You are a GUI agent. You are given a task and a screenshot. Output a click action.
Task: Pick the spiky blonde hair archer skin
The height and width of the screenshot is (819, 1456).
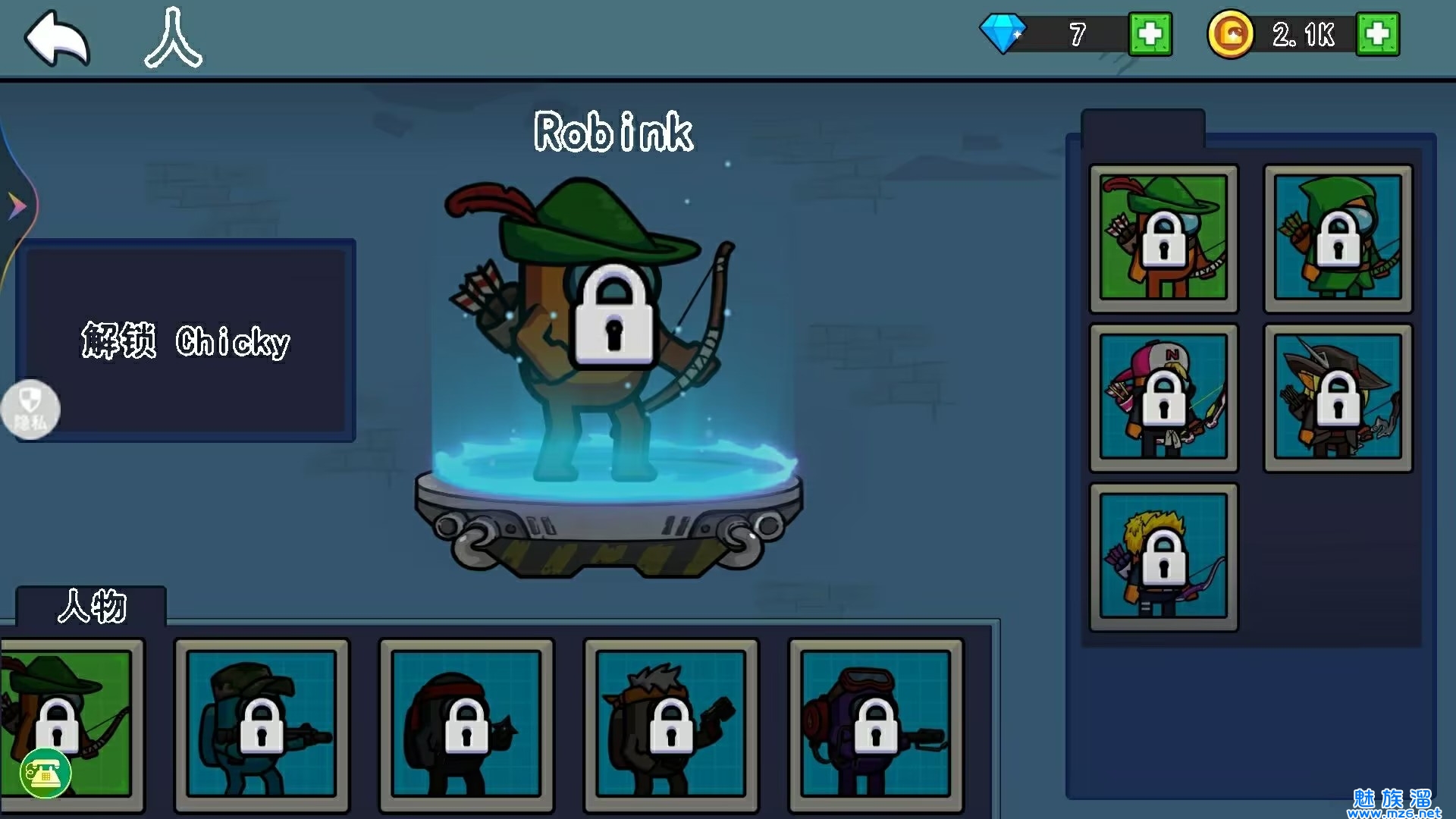tap(1163, 557)
